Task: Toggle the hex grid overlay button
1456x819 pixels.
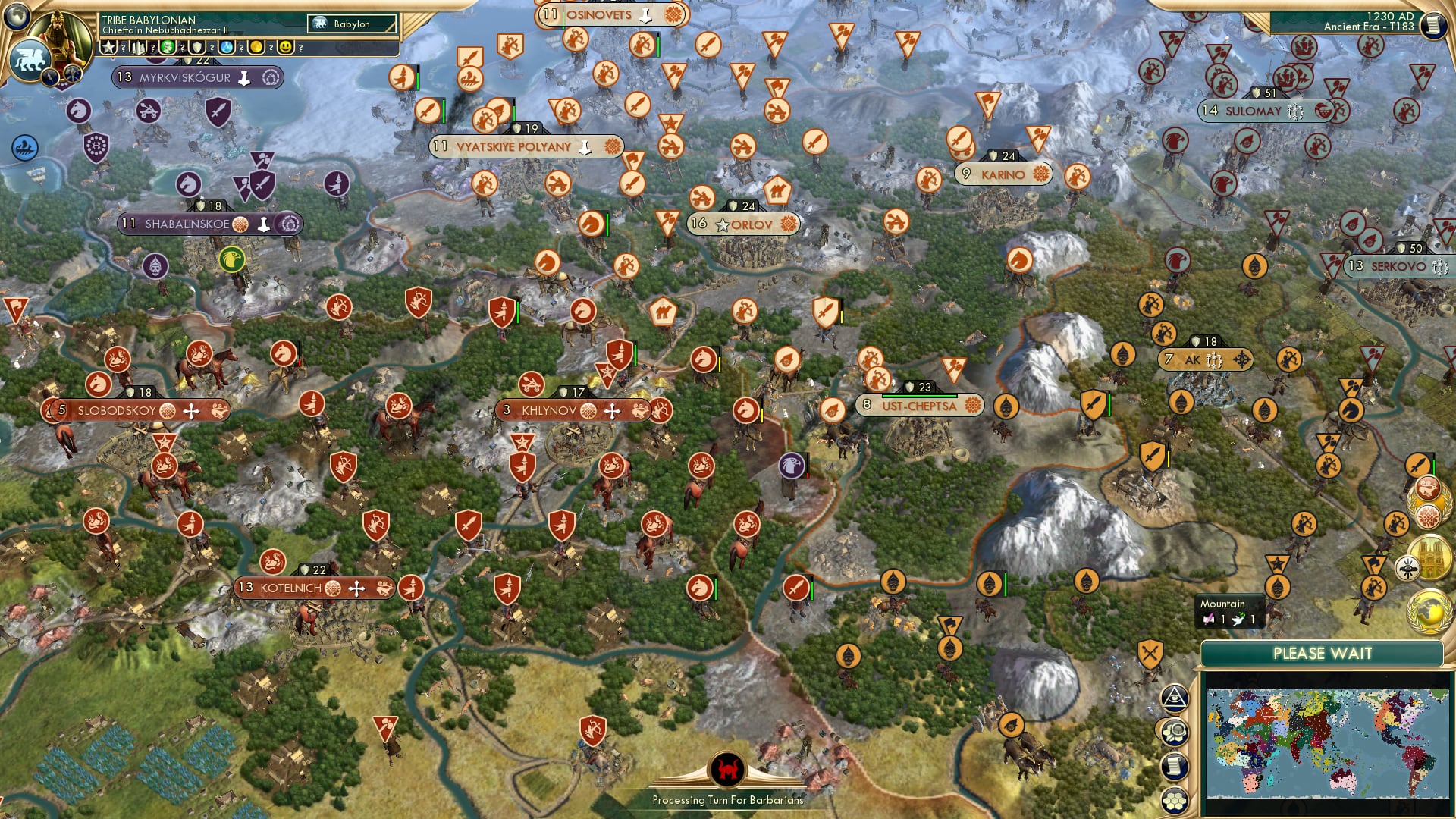Action: coord(1176,800)
